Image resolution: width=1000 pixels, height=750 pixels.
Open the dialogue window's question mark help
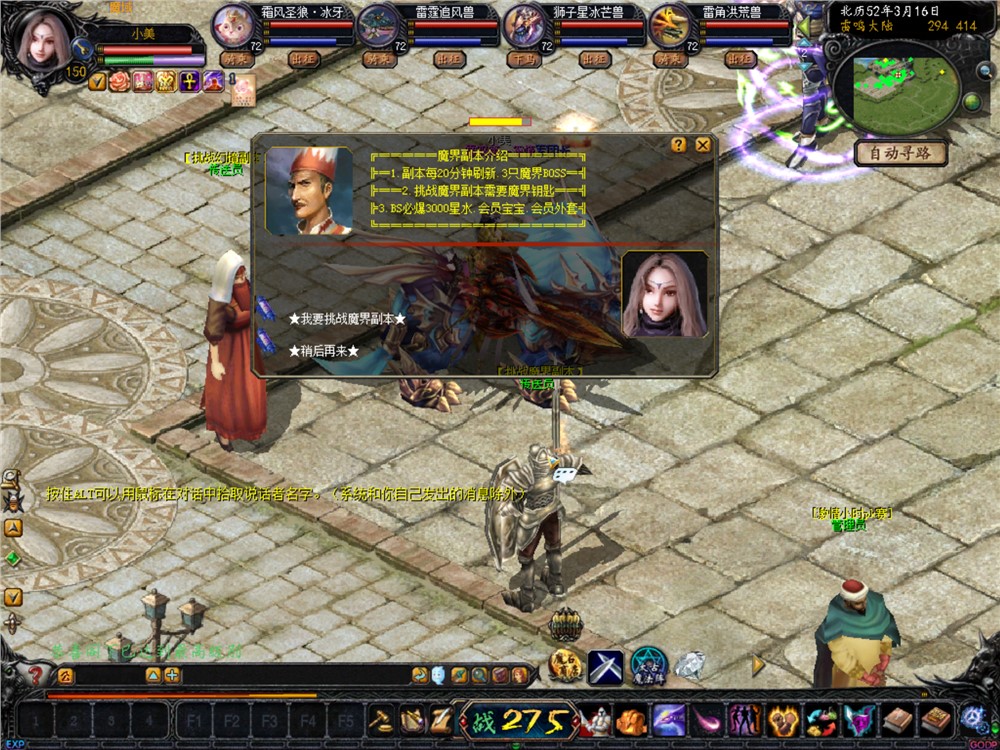pos(679,145)
